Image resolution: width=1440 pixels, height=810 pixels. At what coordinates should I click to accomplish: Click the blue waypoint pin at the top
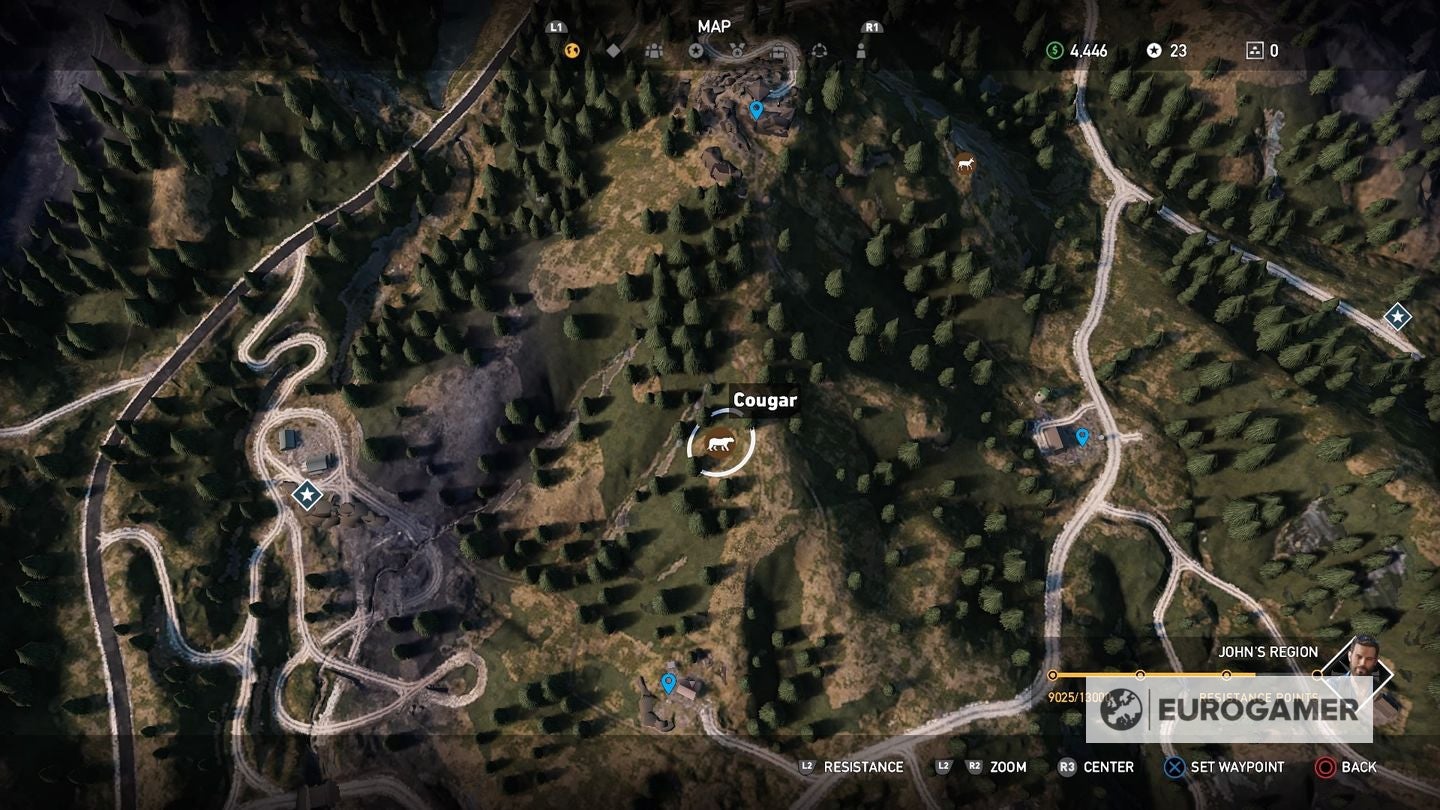(755, 111)
